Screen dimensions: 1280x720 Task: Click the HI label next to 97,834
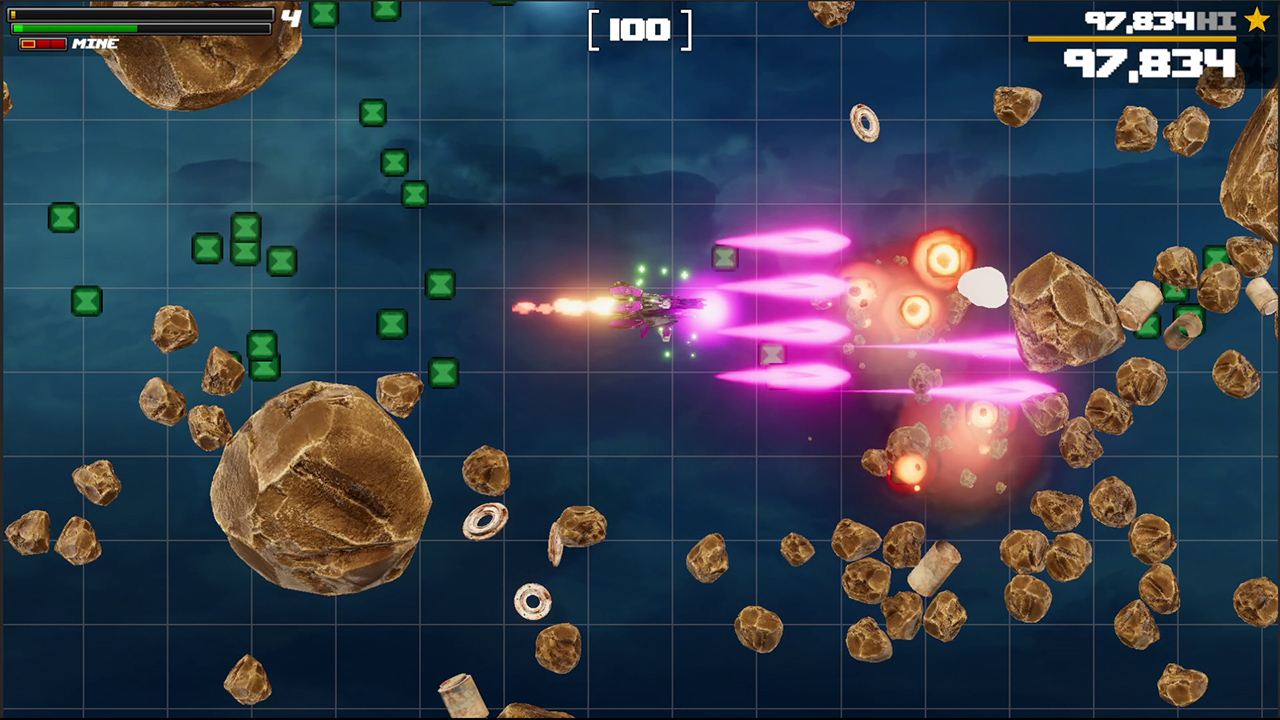click(x=1218, y=21)
